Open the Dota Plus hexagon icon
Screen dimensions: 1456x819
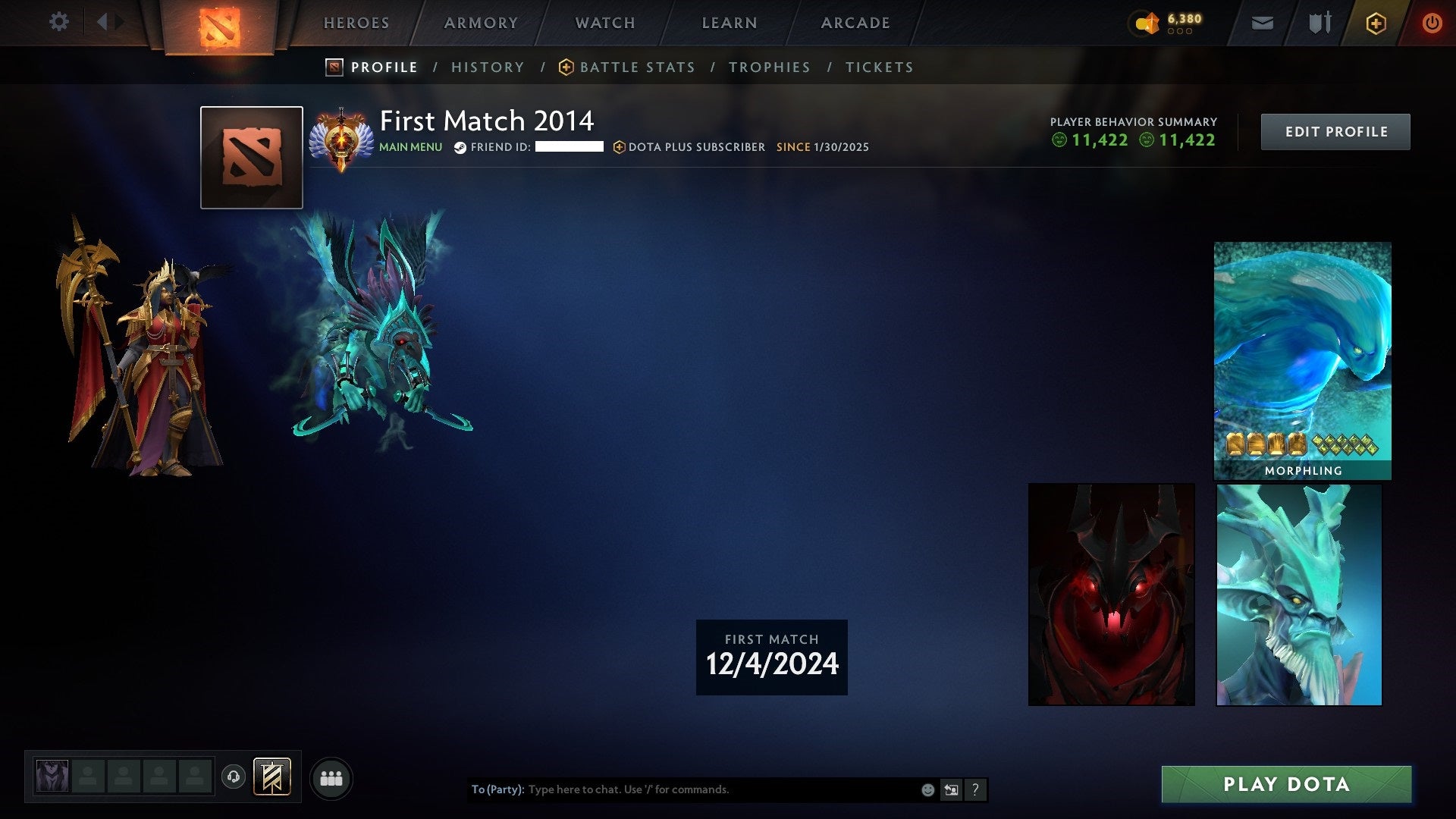1378,23
